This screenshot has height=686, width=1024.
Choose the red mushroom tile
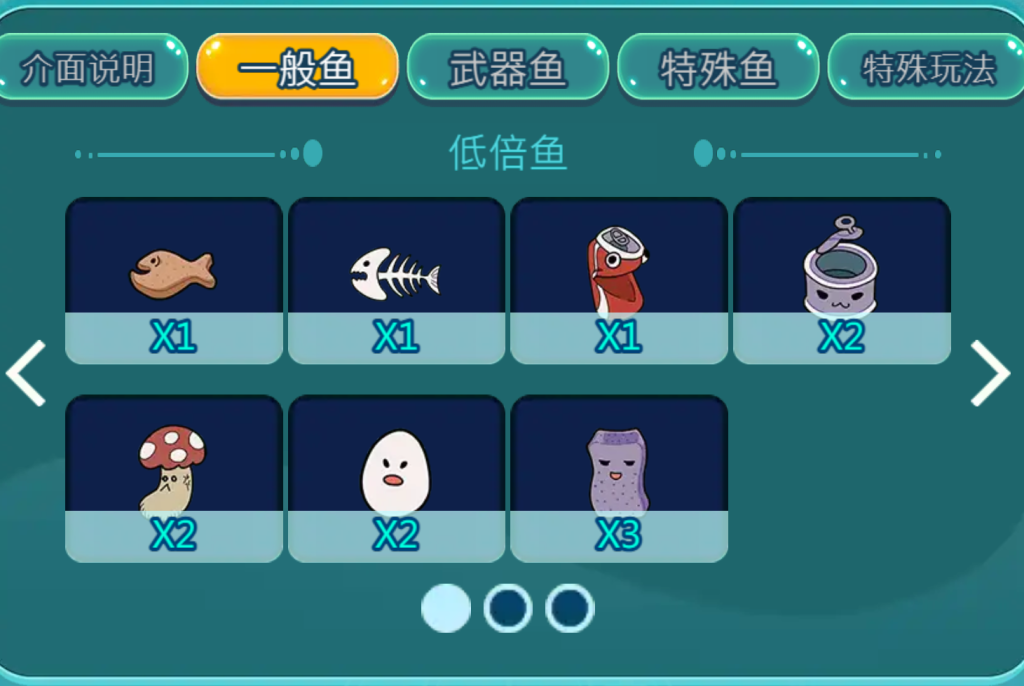click(x=174, y=478)
